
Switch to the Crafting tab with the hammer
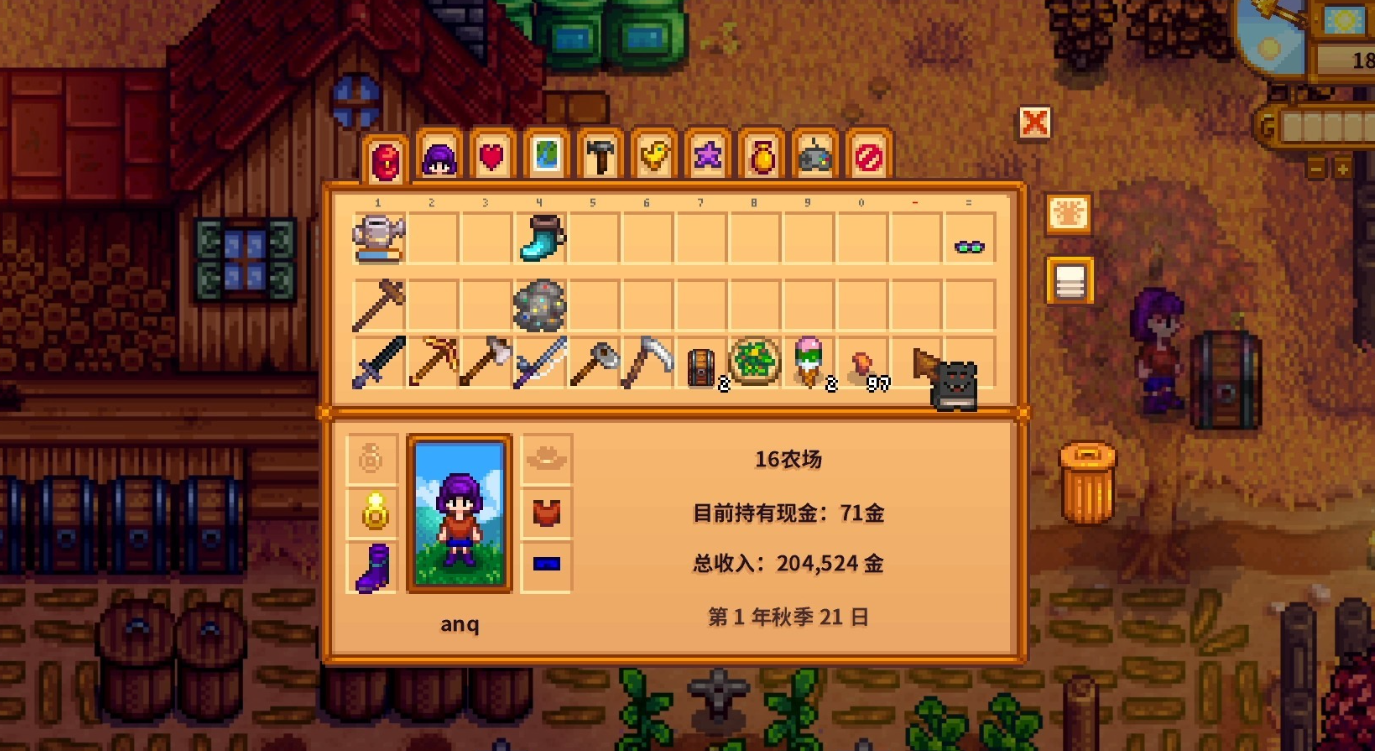point(601,158)
